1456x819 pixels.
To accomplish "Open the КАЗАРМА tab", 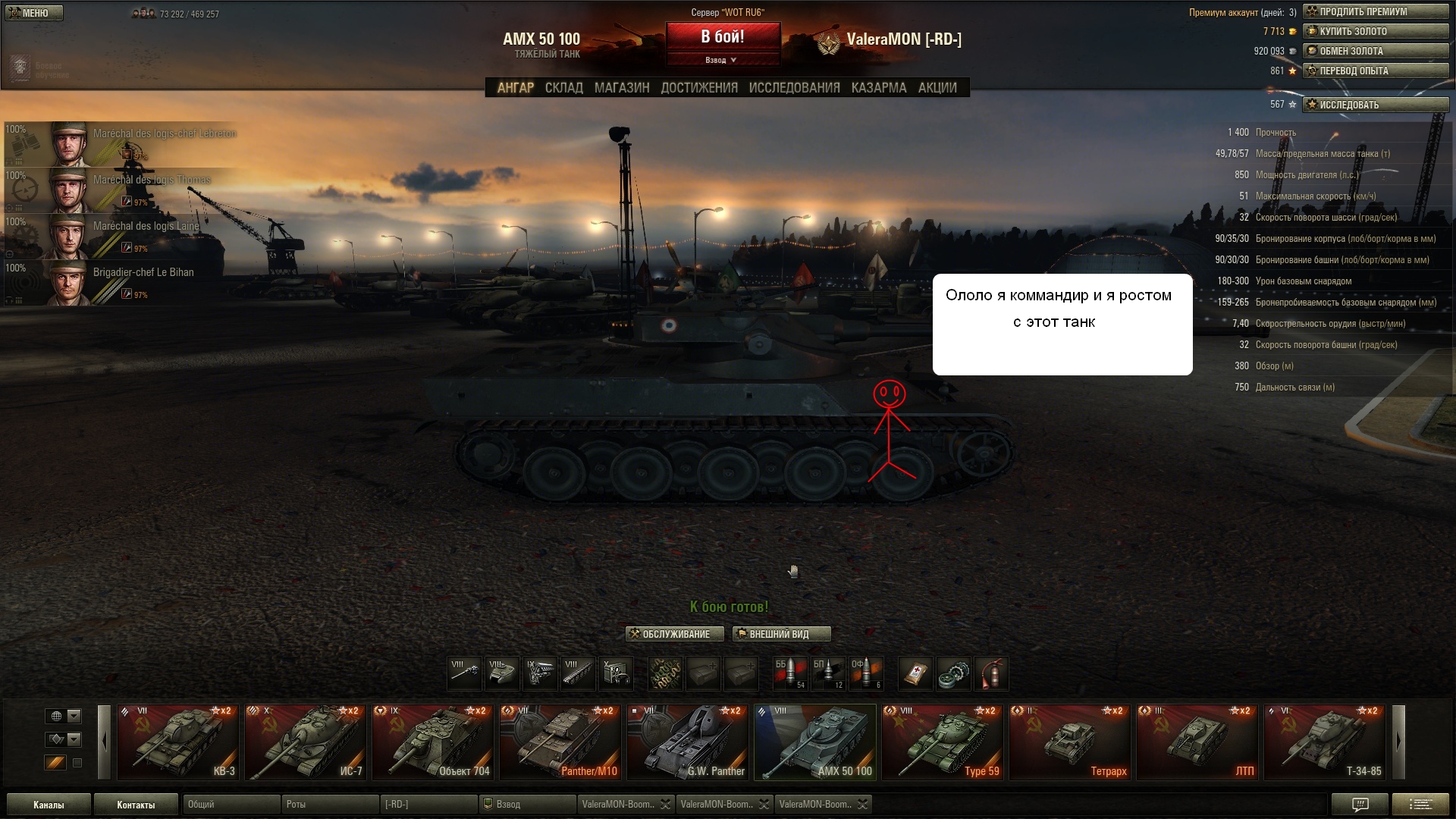I will [879, 88].
